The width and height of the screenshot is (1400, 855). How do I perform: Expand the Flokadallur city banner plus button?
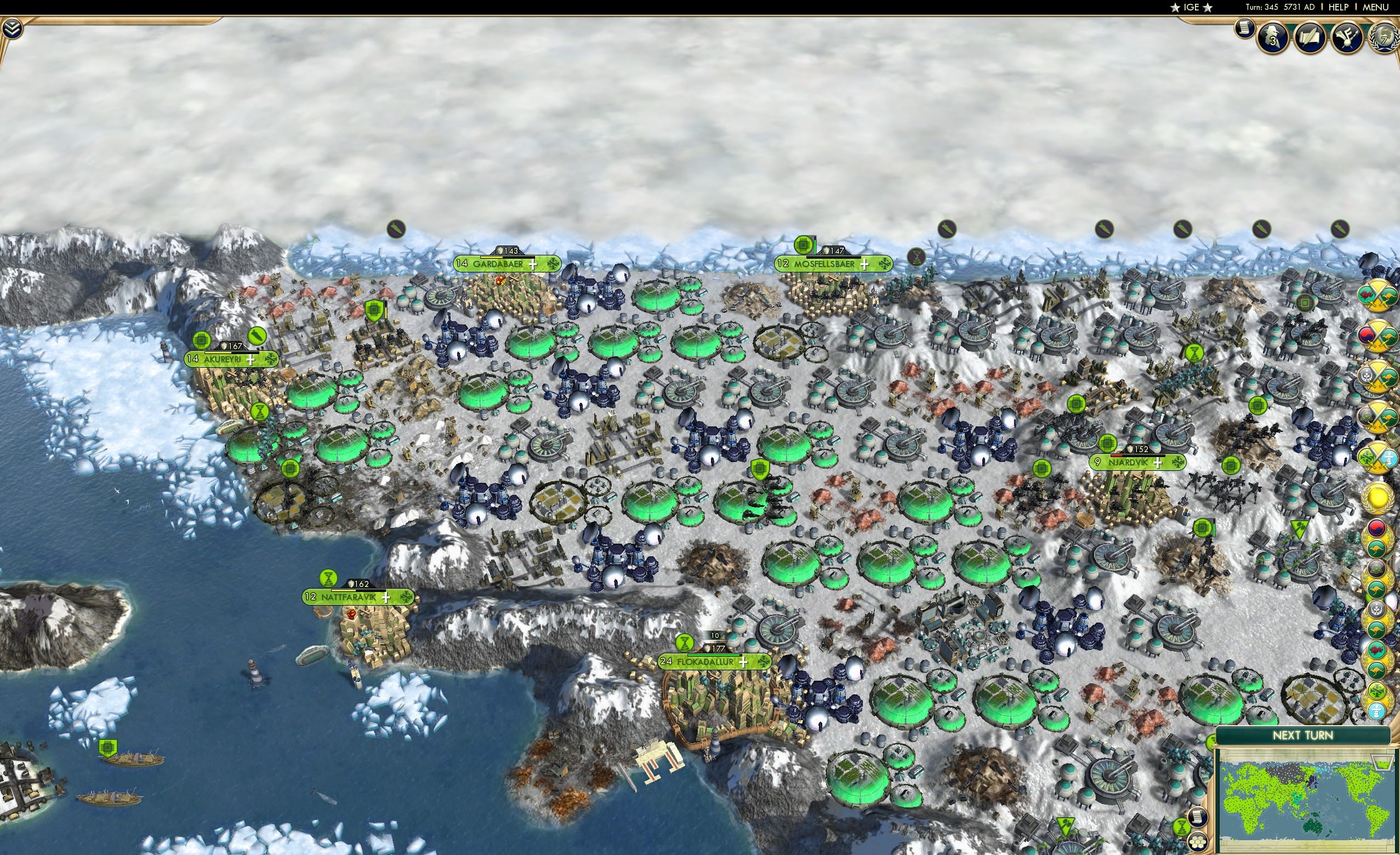[x=743, y=663]
